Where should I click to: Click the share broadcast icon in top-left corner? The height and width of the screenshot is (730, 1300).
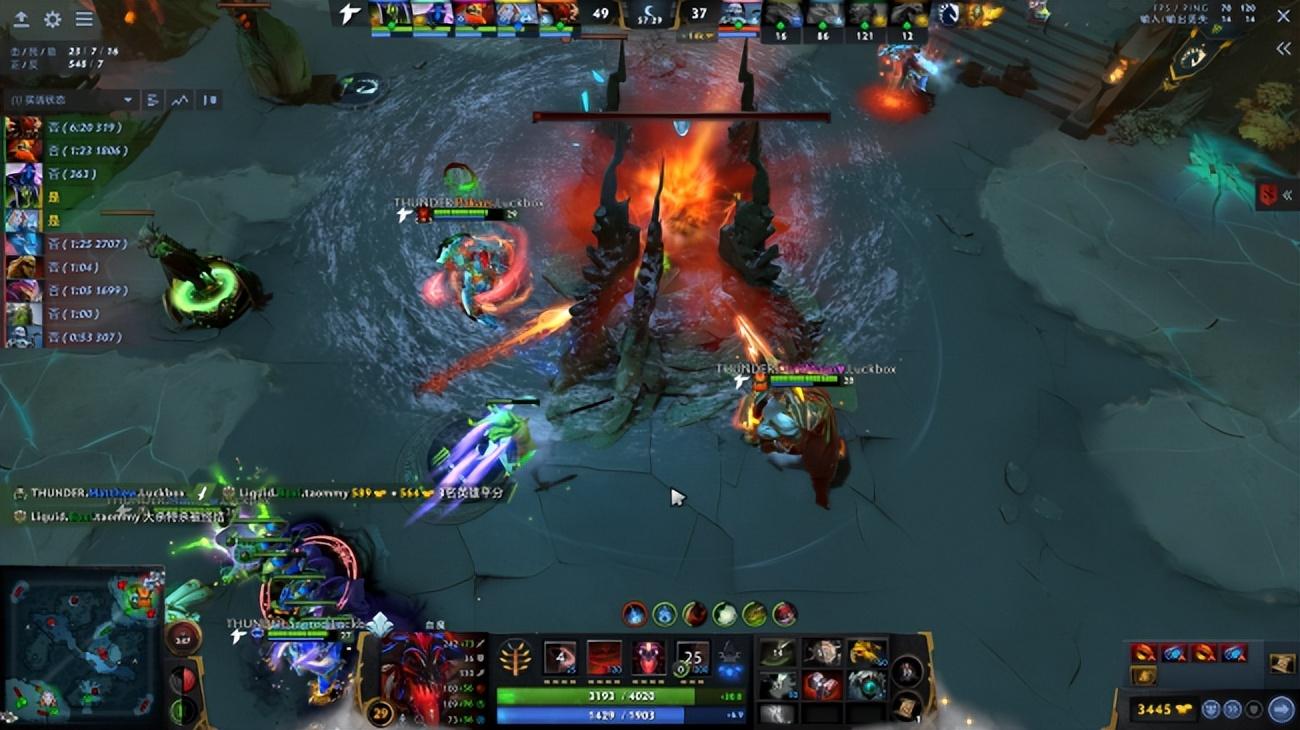(21, 17)
